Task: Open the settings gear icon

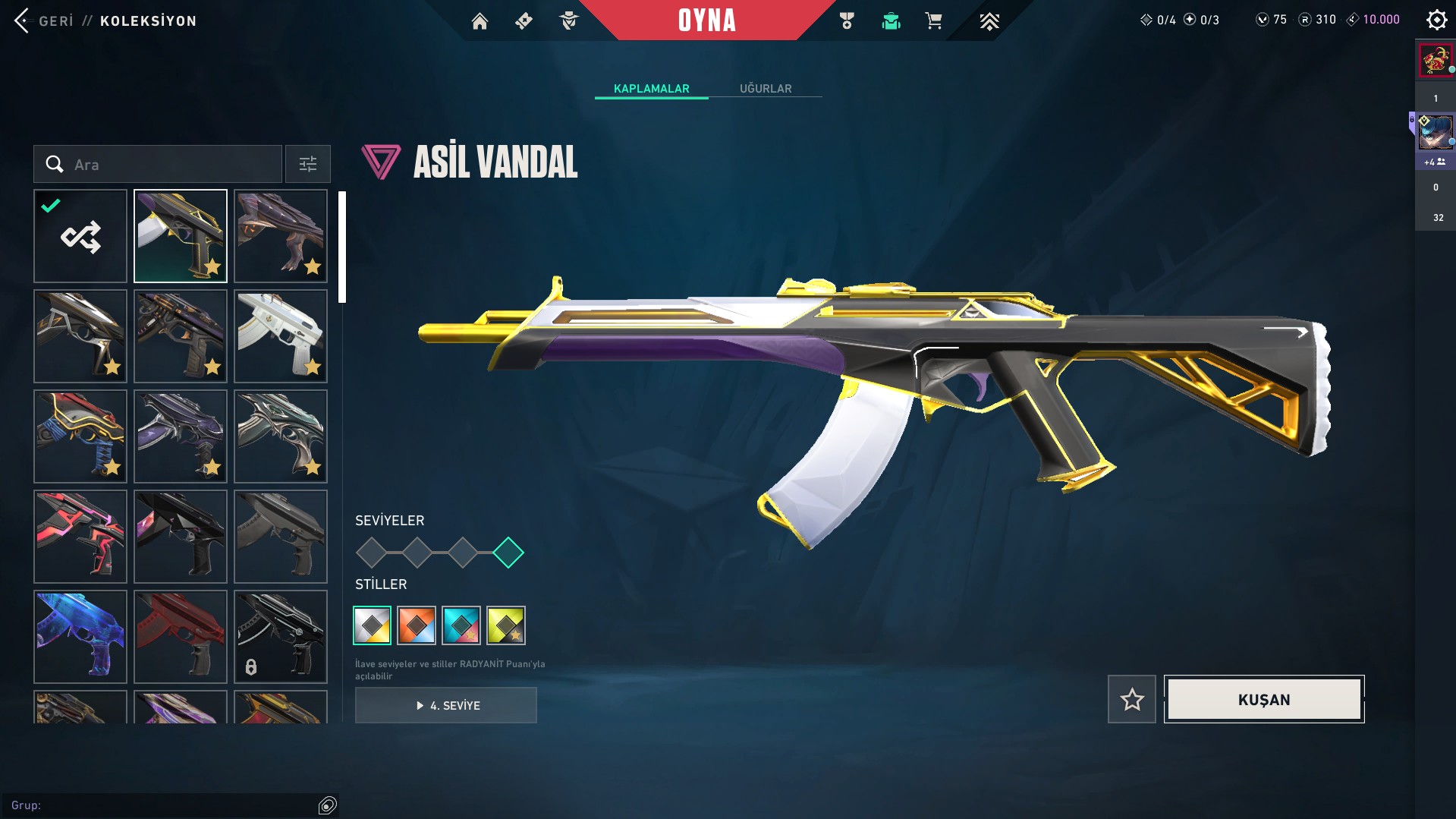Action: pos(1436,20)
